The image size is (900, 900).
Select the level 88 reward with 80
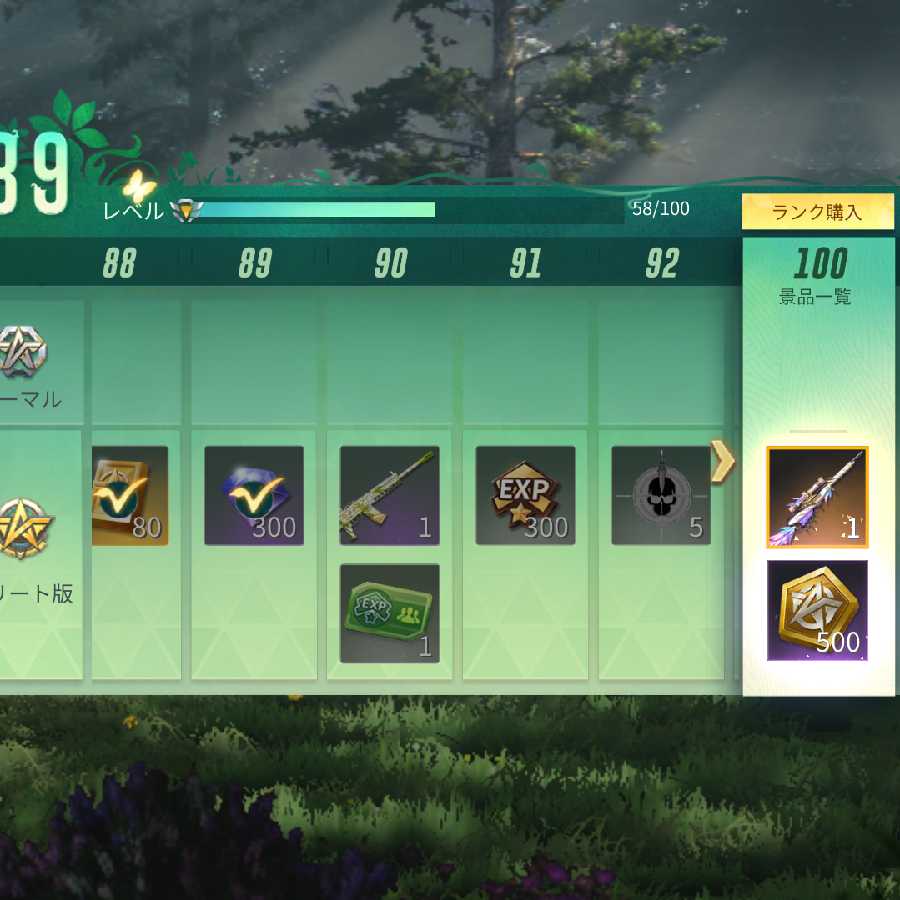pyautogui.click(x=129, y=496)
